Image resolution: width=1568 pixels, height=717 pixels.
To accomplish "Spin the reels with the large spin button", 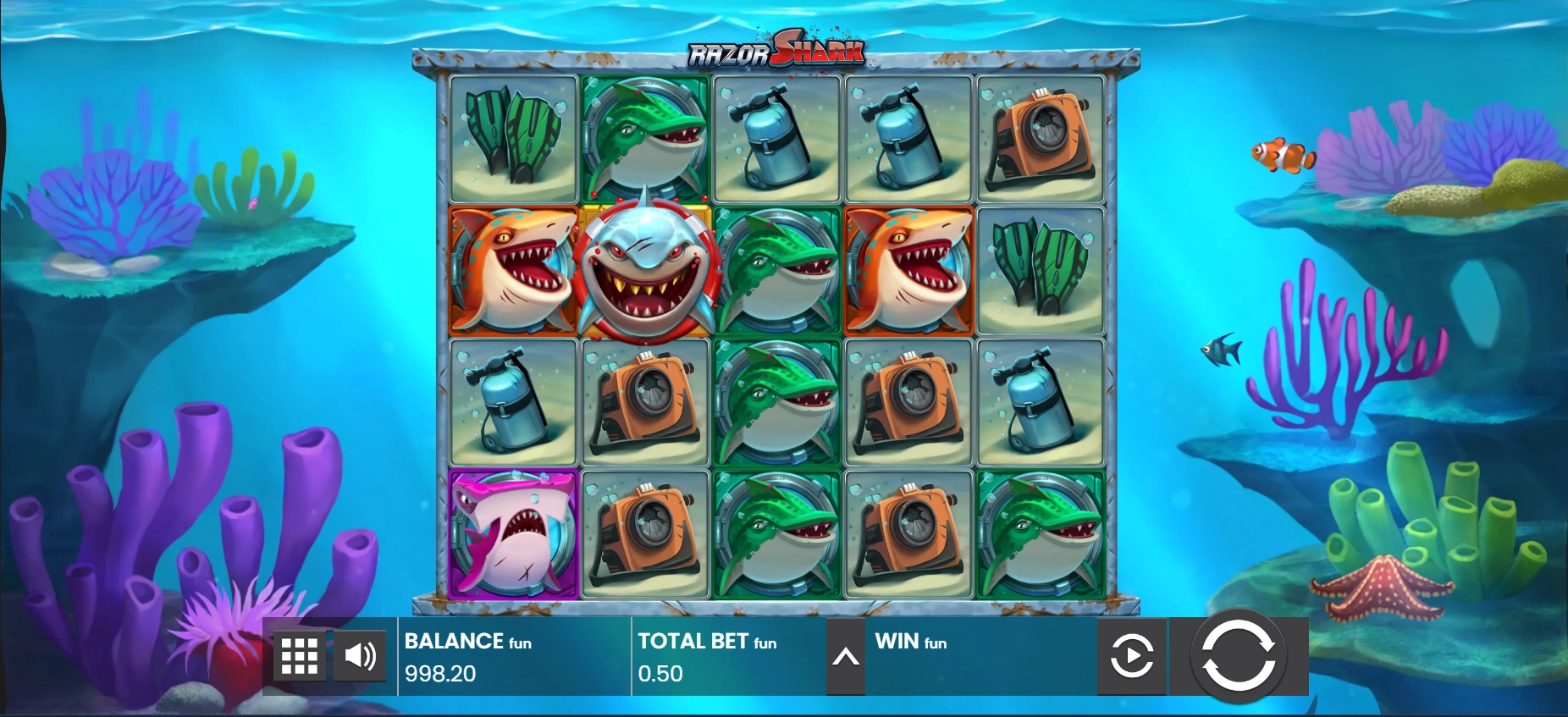I will point(1238,655).
